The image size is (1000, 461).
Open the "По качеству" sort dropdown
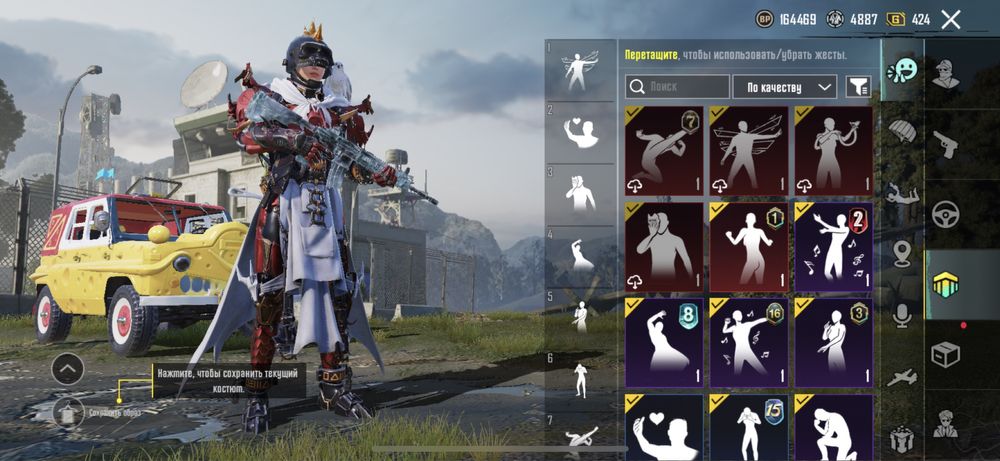tap(784, 87)
